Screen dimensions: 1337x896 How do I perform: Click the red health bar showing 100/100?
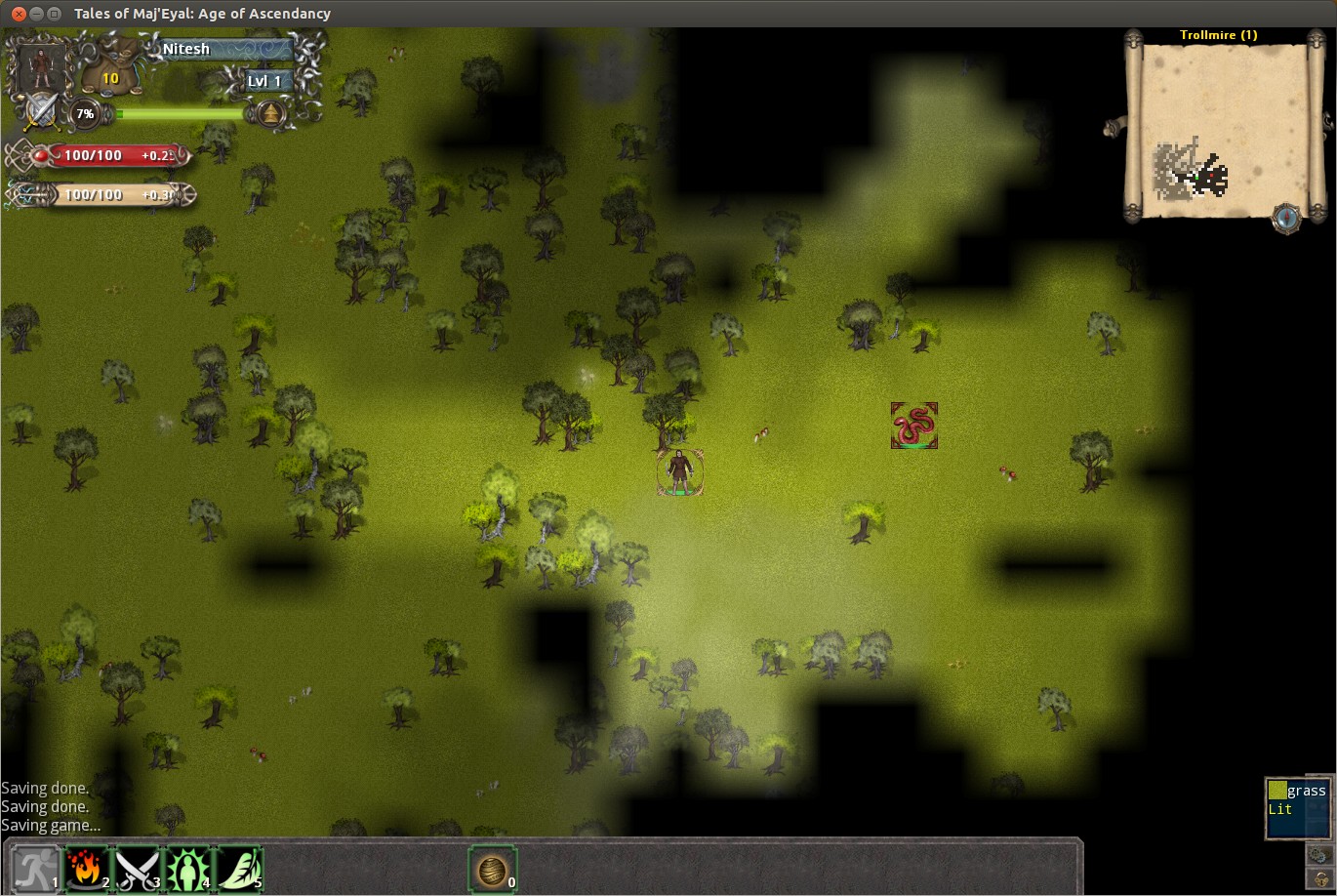[107, 155]
